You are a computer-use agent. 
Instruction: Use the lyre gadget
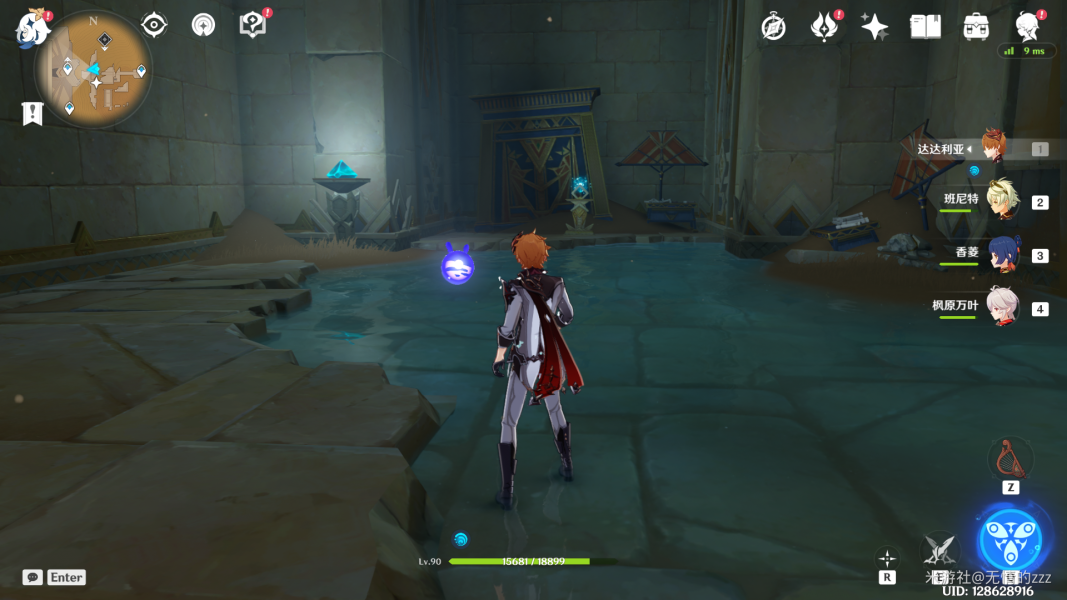pyautogui.click(x=1010, y=459)
